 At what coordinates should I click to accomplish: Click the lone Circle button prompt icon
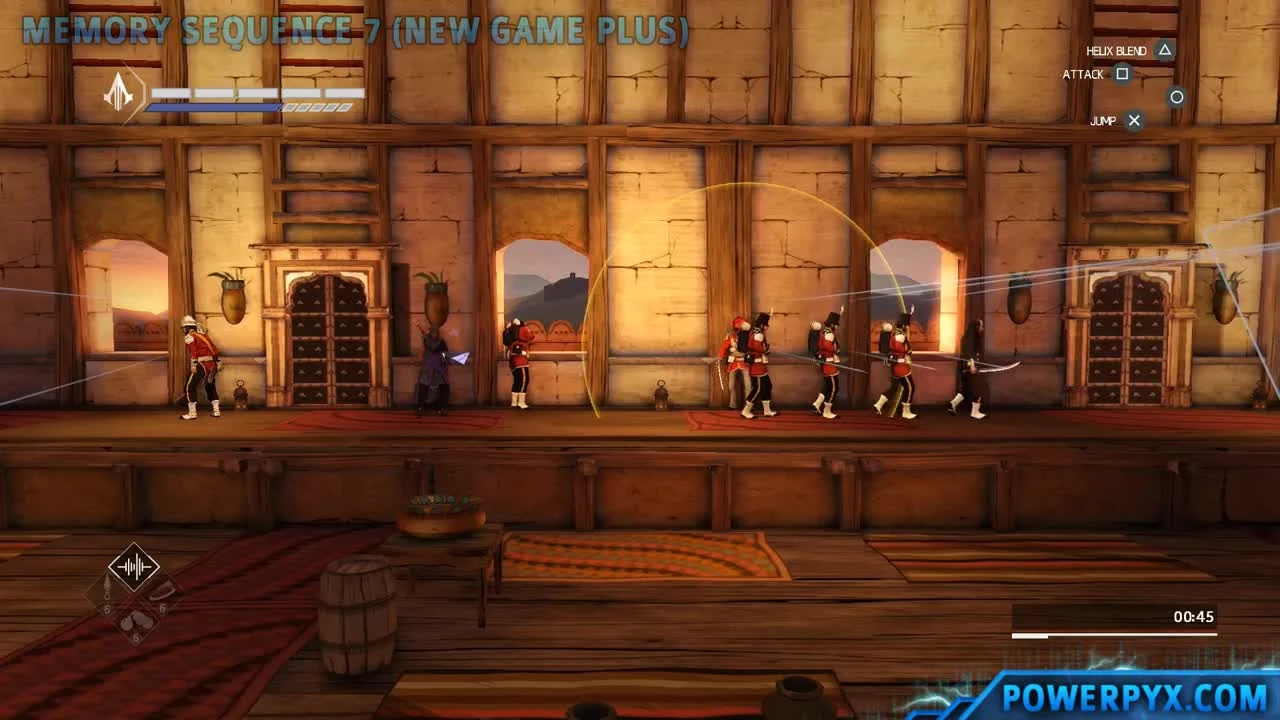1176,97
